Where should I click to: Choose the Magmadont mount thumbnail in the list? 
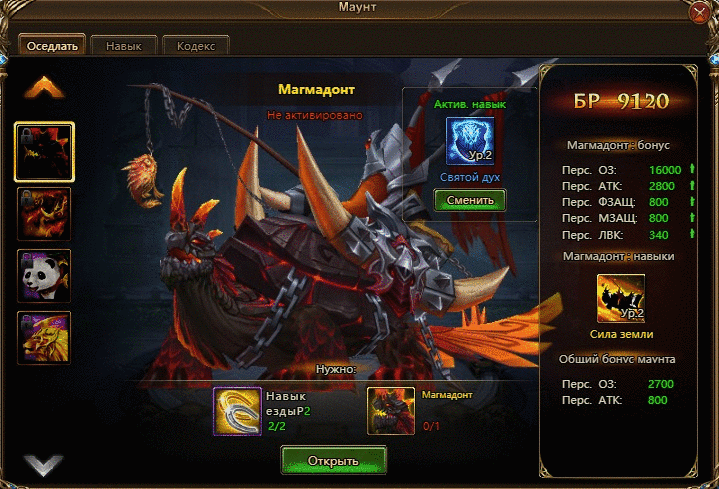pyautogui.click(x=44, y=152)
